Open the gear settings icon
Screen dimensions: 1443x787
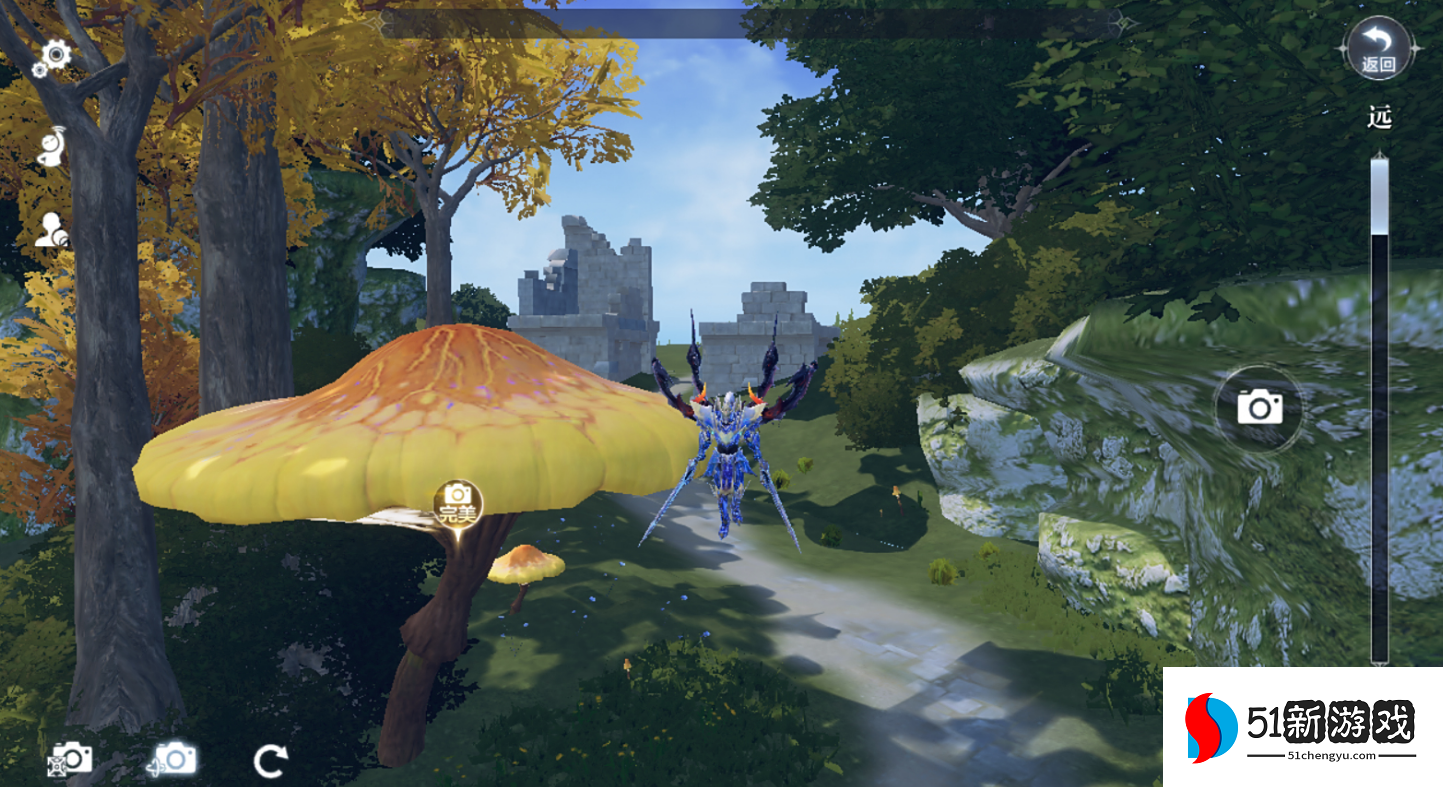pos(51,58)
